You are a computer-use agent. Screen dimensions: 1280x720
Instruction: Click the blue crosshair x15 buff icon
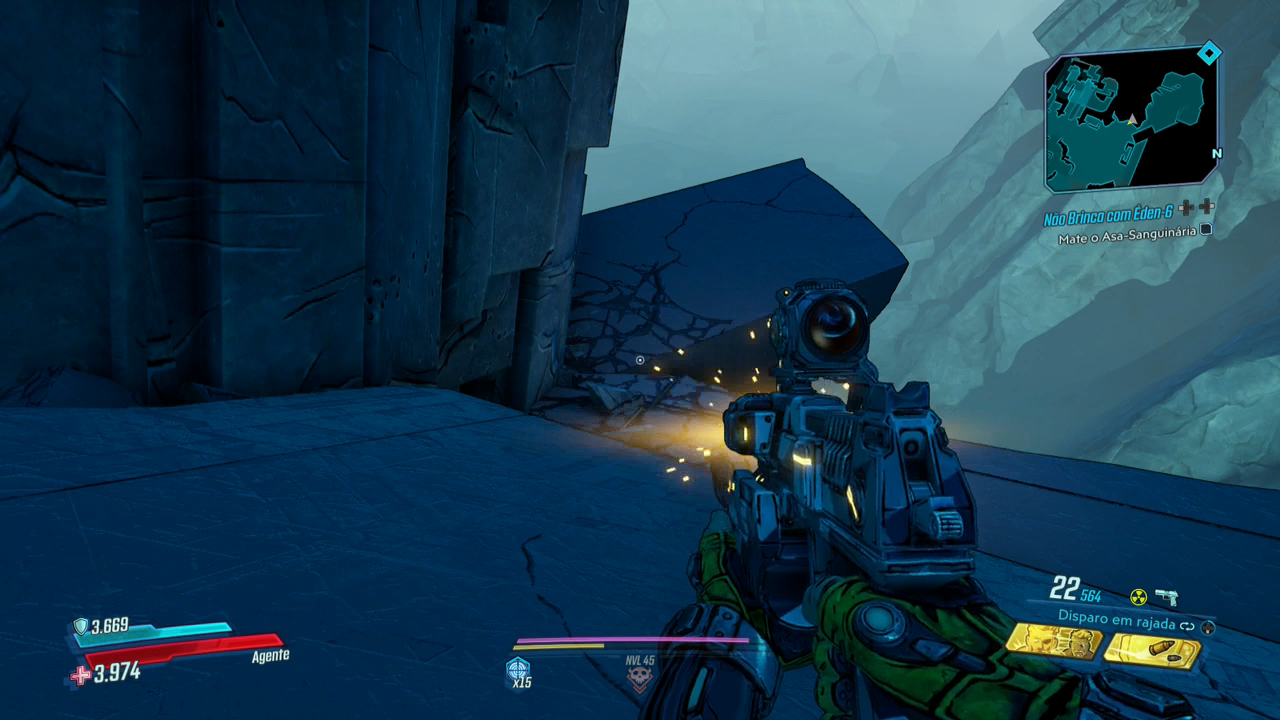click(518, 670)
